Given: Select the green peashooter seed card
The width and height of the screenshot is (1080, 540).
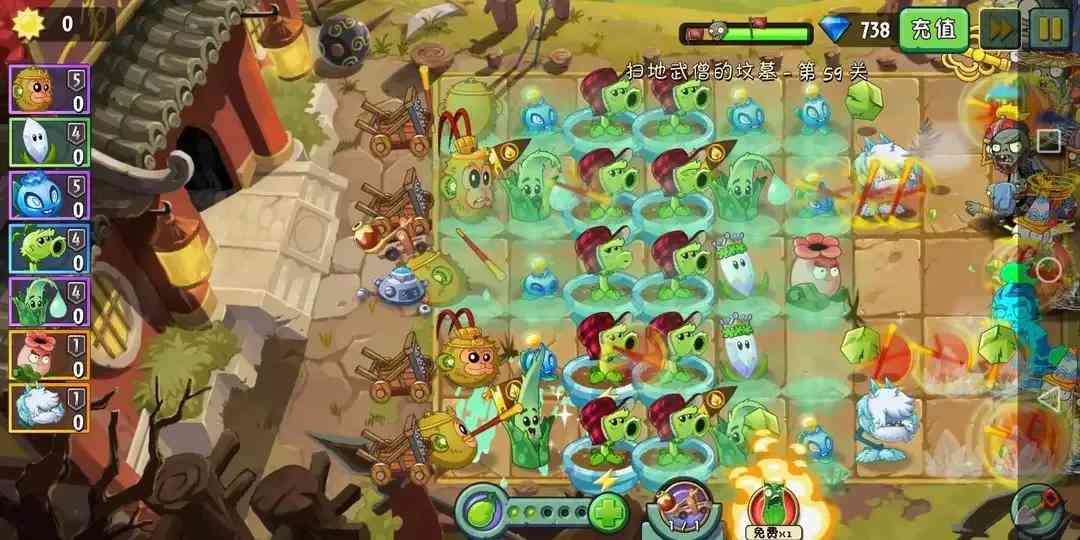Looking at the screenshot, I should click(x=49, y=248).
